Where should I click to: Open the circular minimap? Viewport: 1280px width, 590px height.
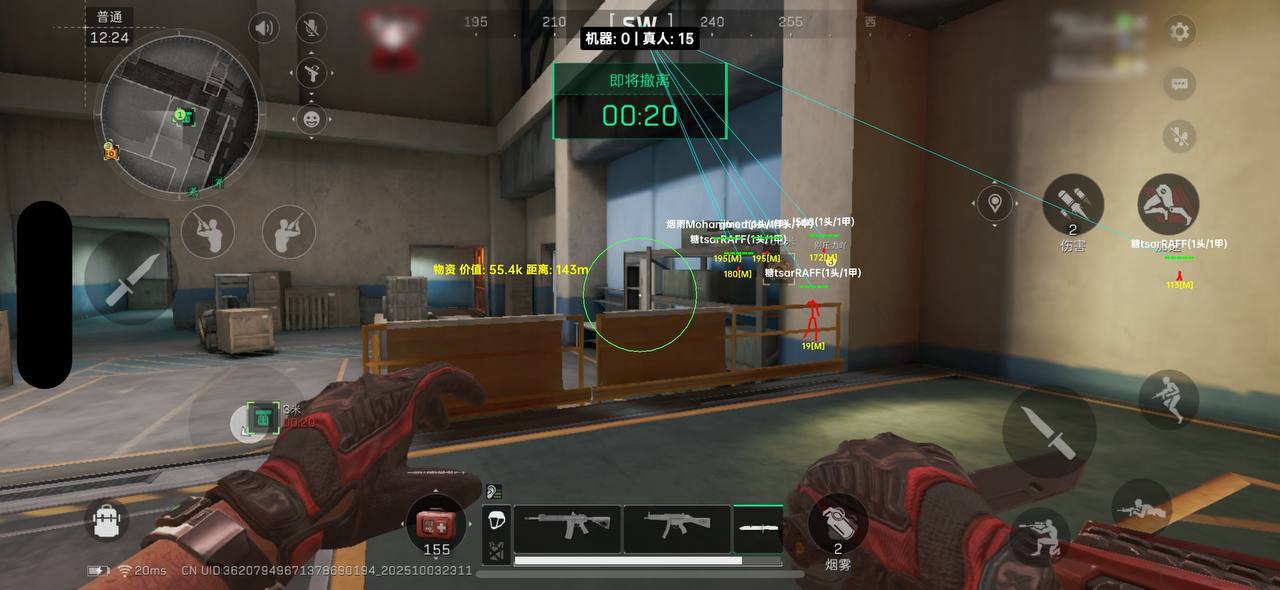pyautogui.click(x=184, y=111)
